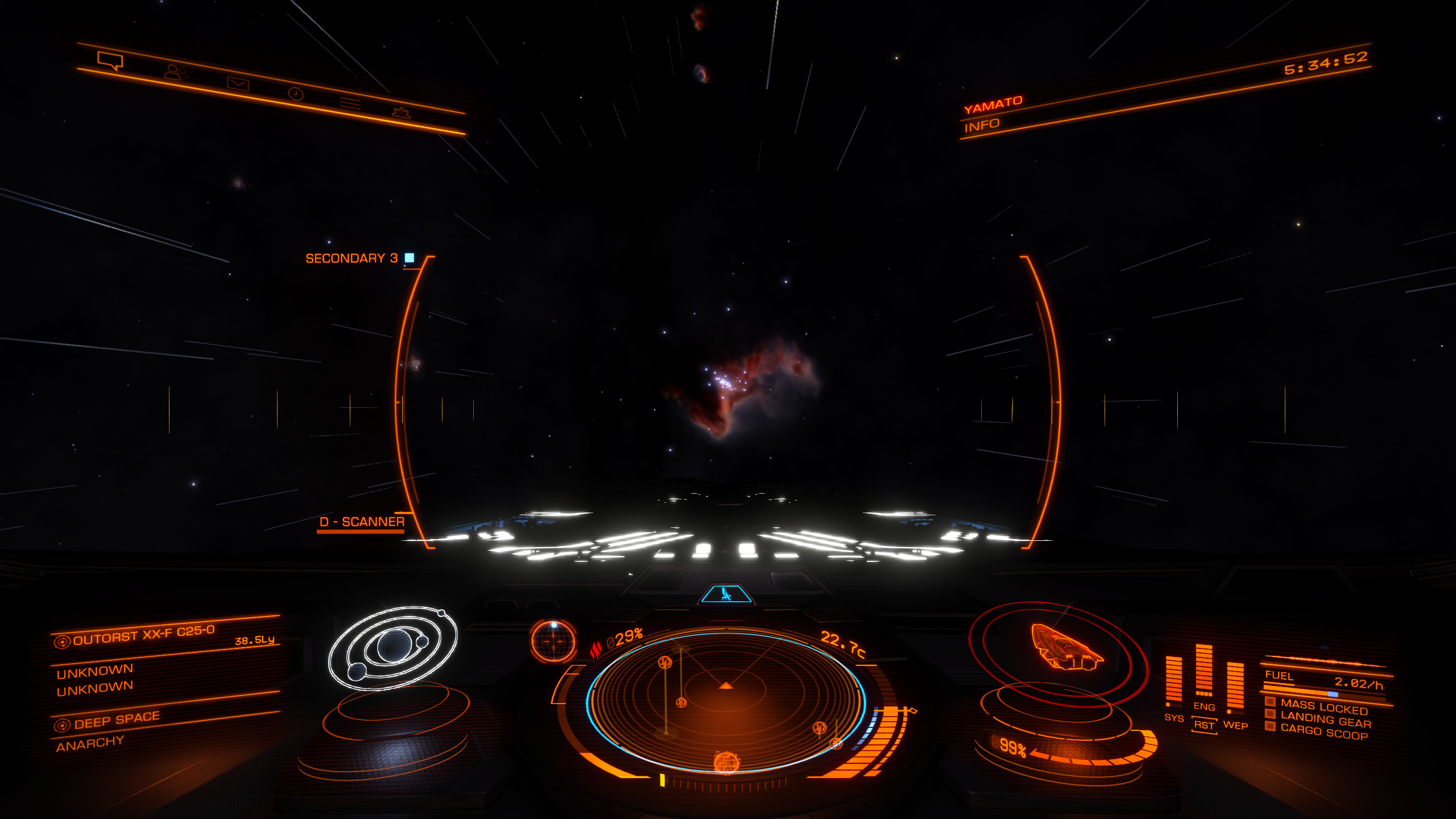
Task: Click the small orientation compass globe
Action: pos(553,641)
